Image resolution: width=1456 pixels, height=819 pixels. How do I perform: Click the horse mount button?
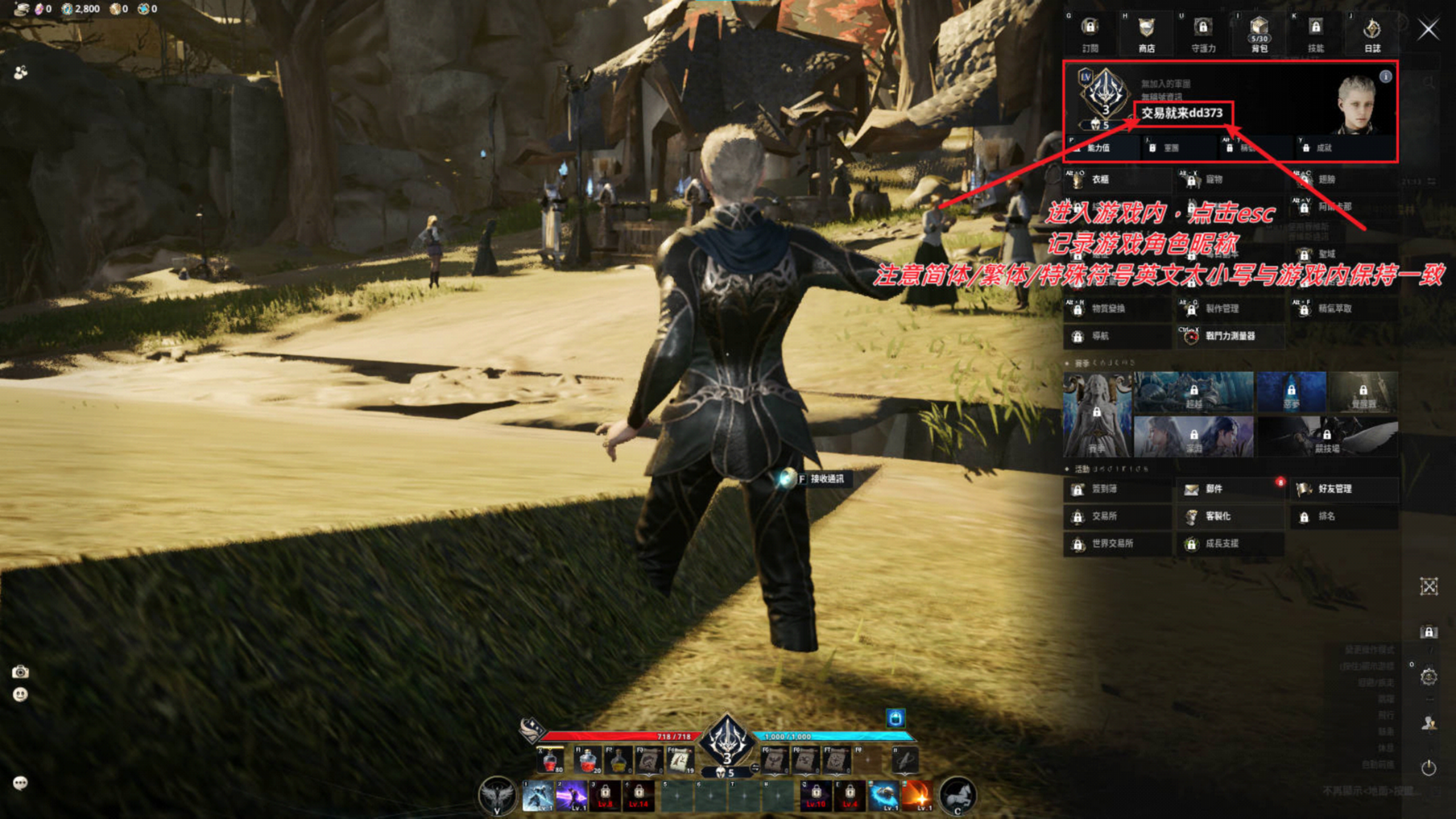click(x=958, y=796)
